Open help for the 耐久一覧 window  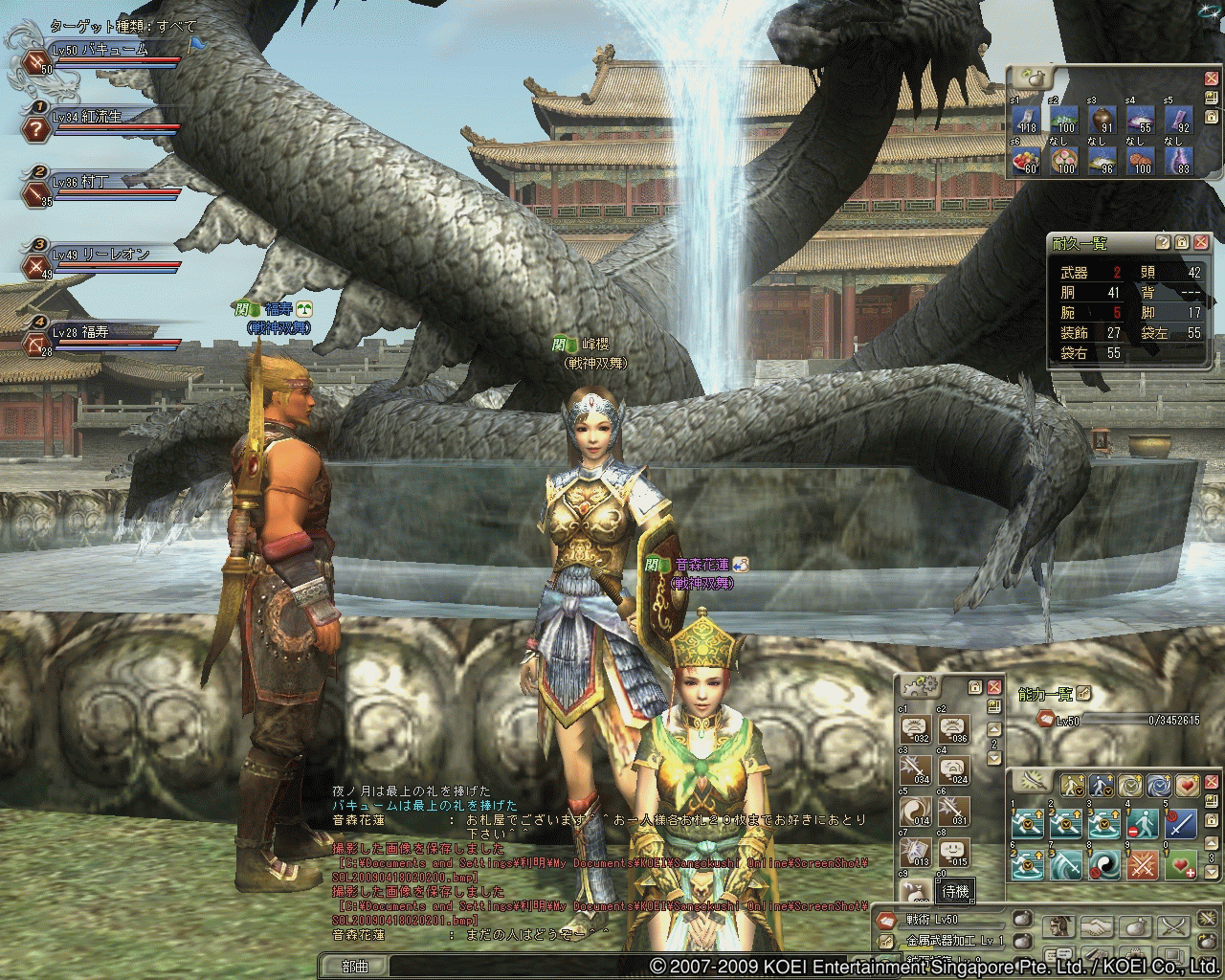coord(1163,243)
